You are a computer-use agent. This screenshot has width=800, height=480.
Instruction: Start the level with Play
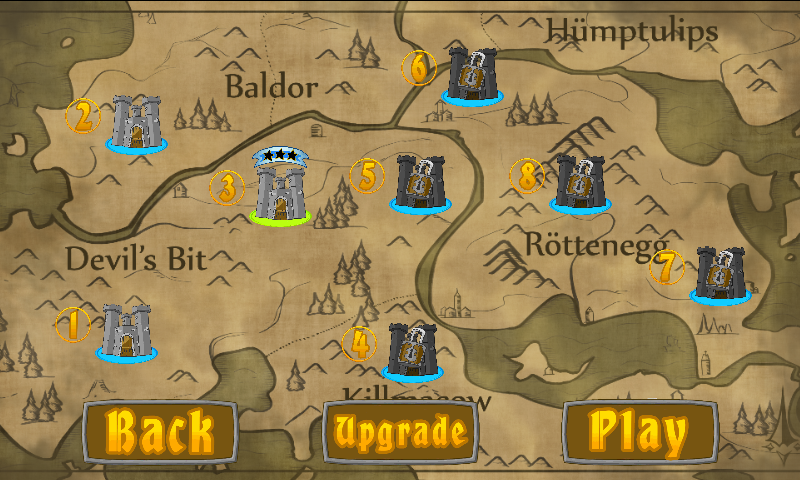[640, 431]
